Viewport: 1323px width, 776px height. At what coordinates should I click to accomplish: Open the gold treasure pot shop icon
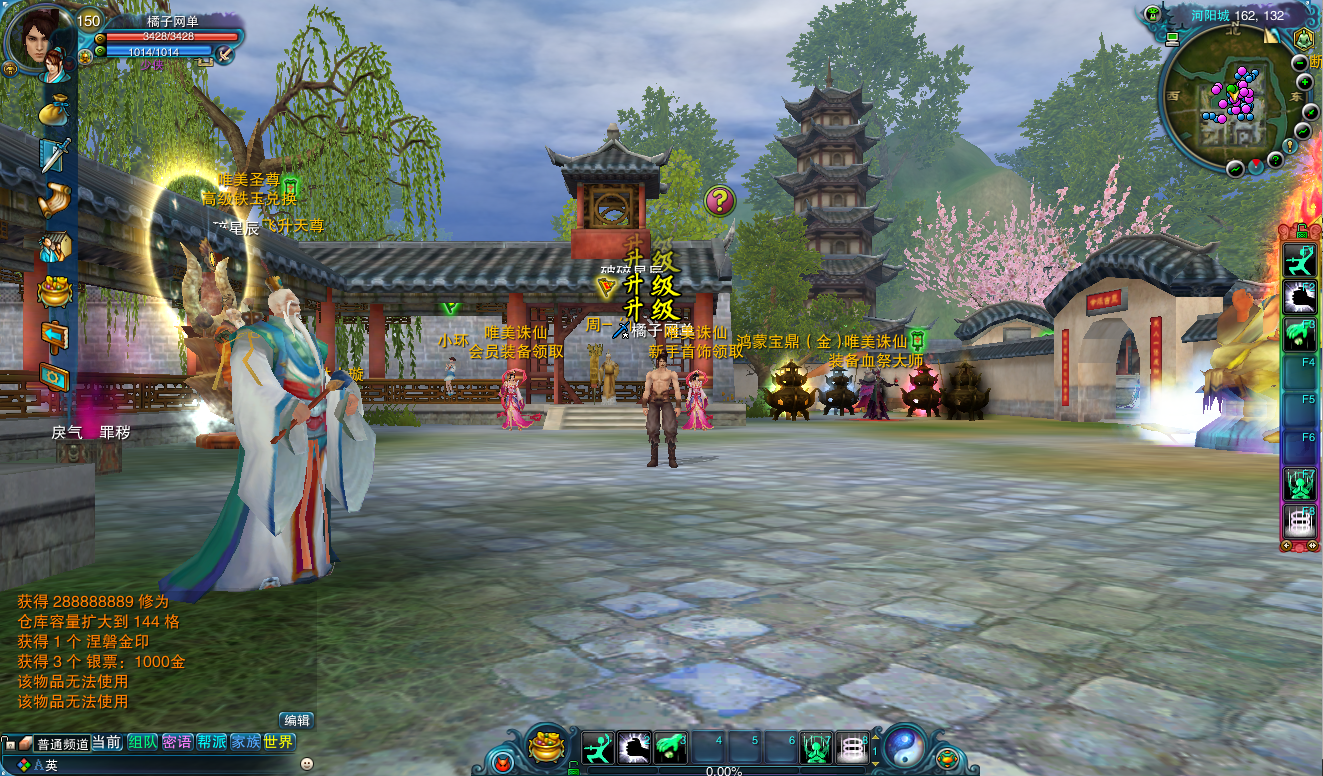(55, 292)
